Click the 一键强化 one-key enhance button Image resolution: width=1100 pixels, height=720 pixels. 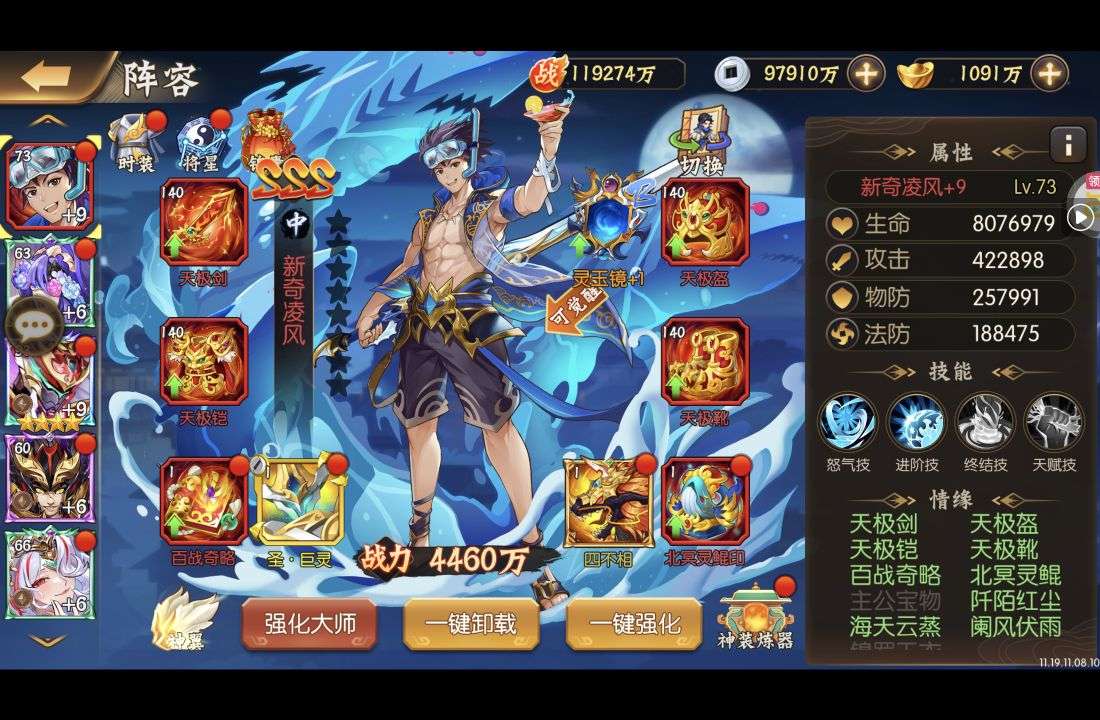[x=634, y=624]
